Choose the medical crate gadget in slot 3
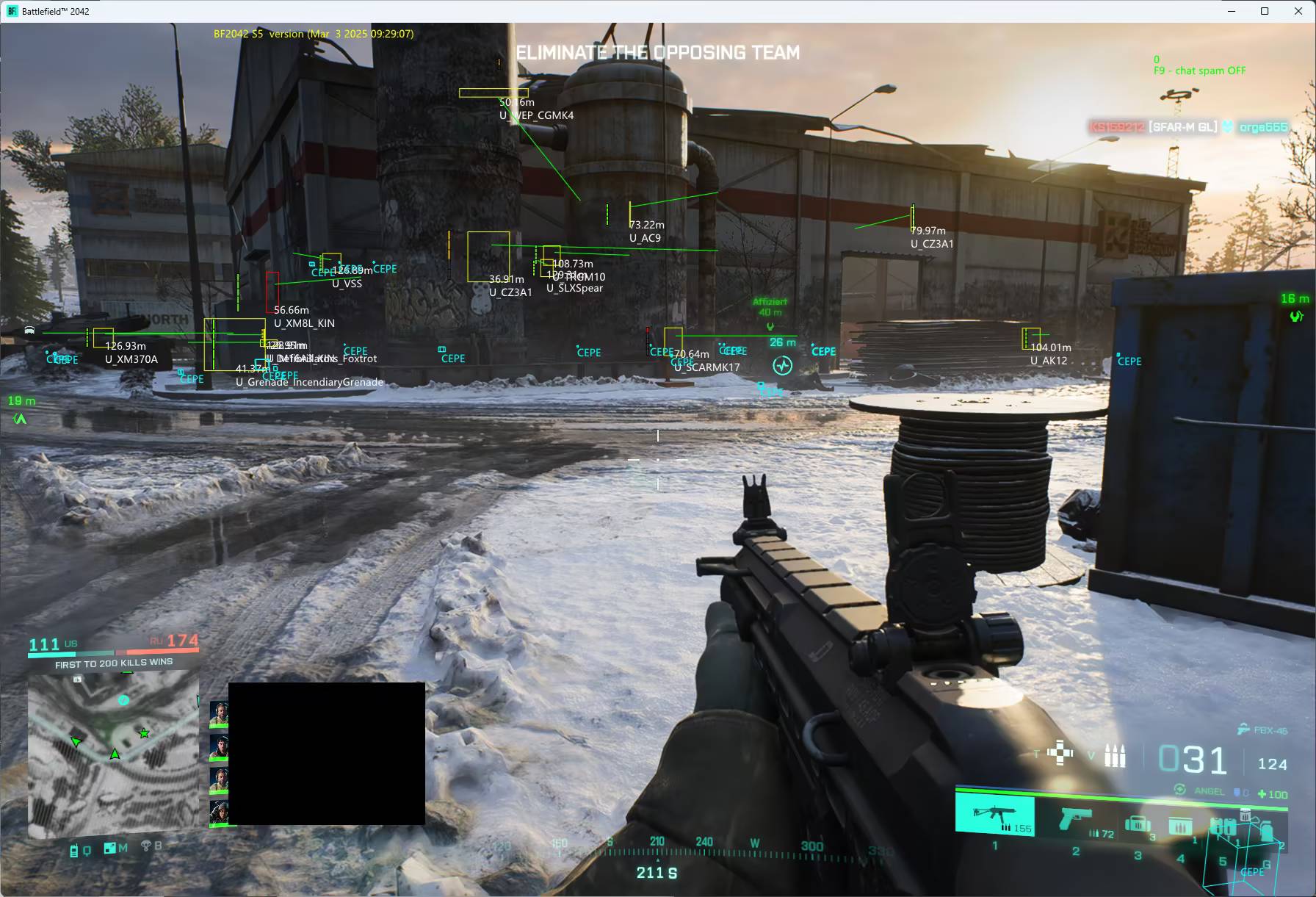Viewport: 1316px width, 897px height. point(1138,824)
